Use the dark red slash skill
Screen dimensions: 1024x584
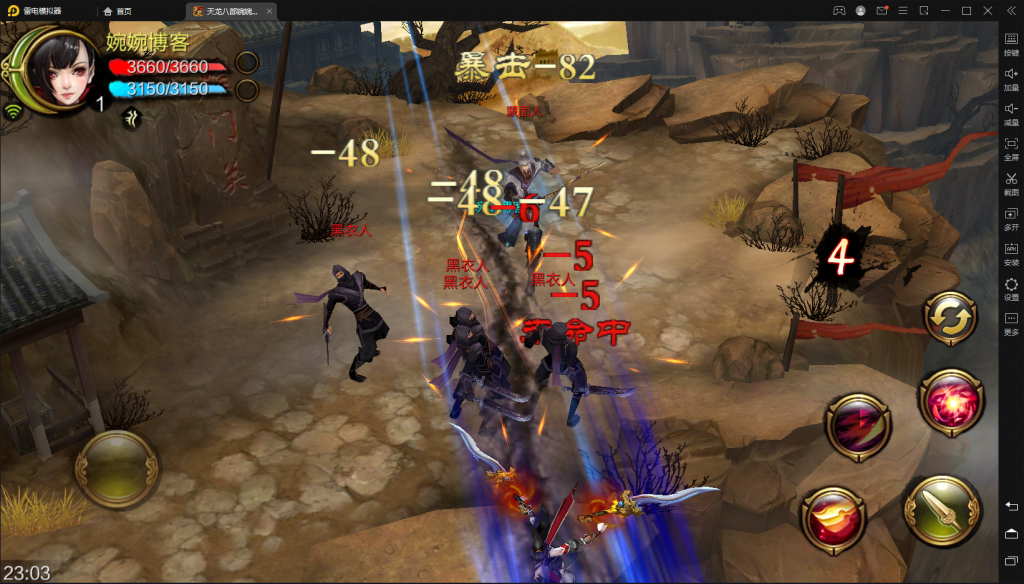point(858,427)
